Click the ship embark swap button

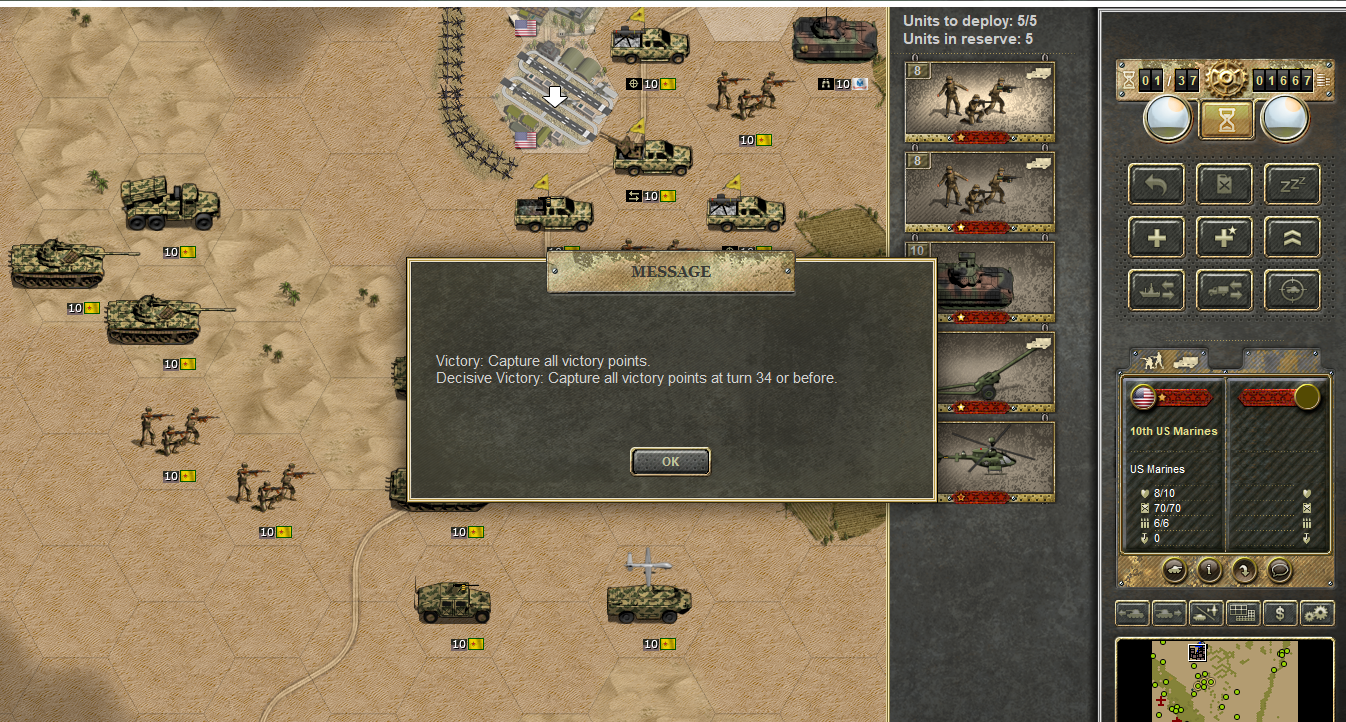point(1157,290)
